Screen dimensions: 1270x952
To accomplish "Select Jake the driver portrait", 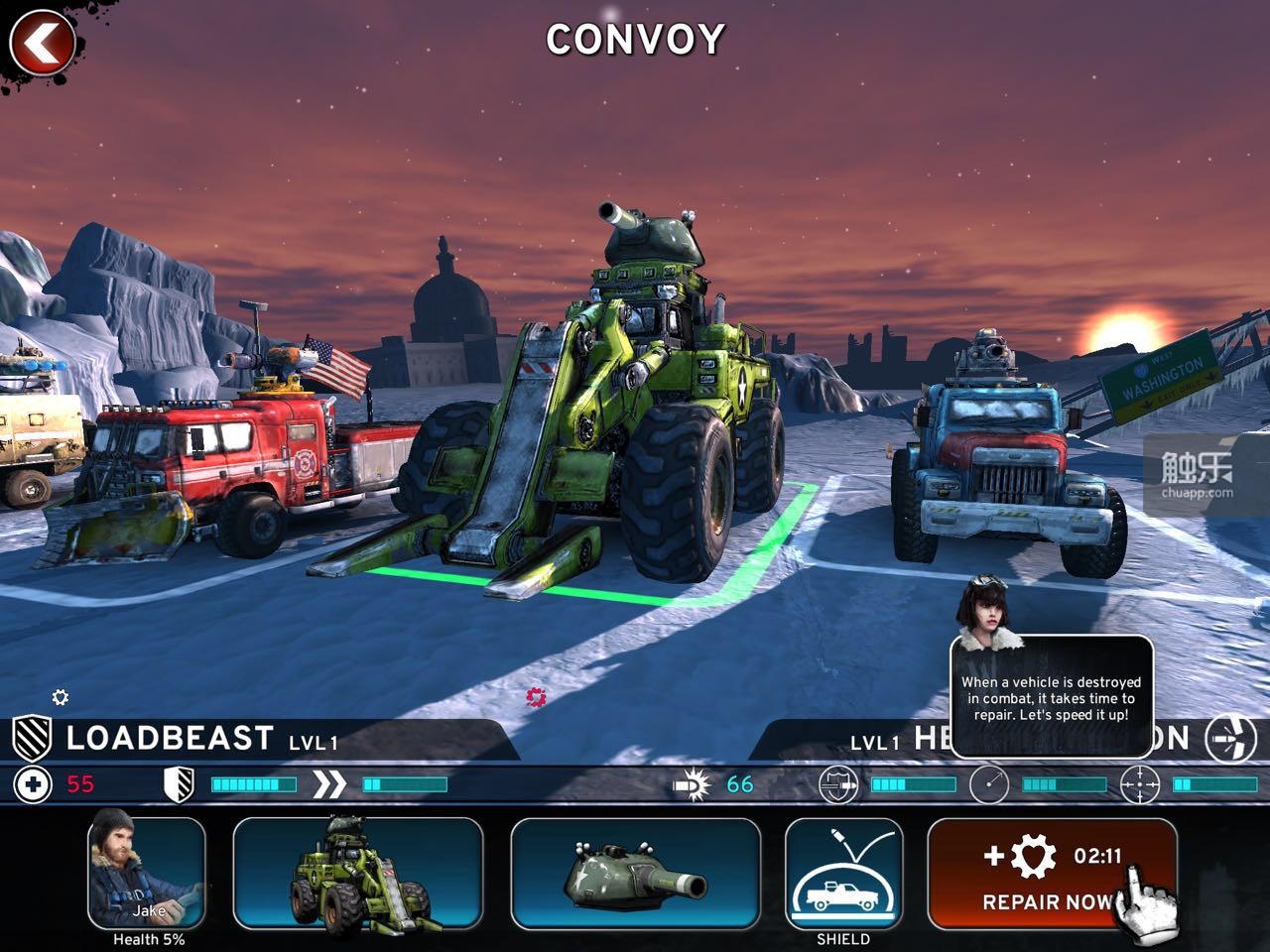I will pos(147,871).
